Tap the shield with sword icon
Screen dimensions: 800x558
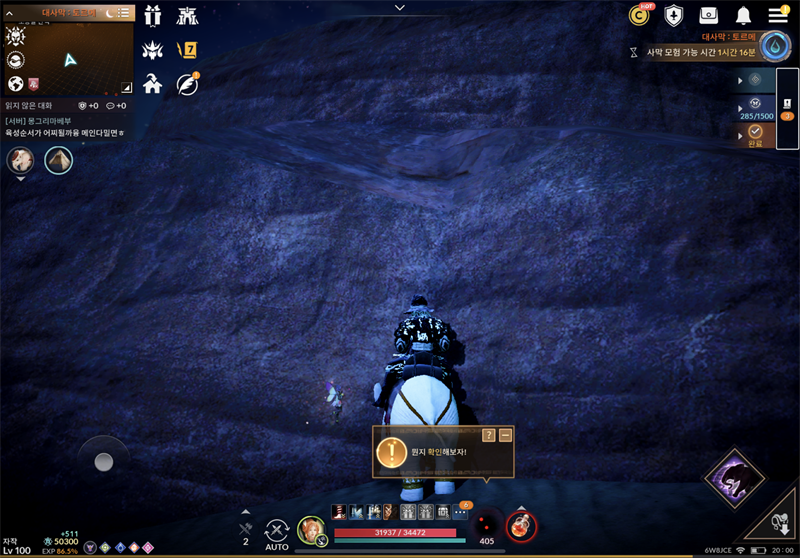coord(674,15)
